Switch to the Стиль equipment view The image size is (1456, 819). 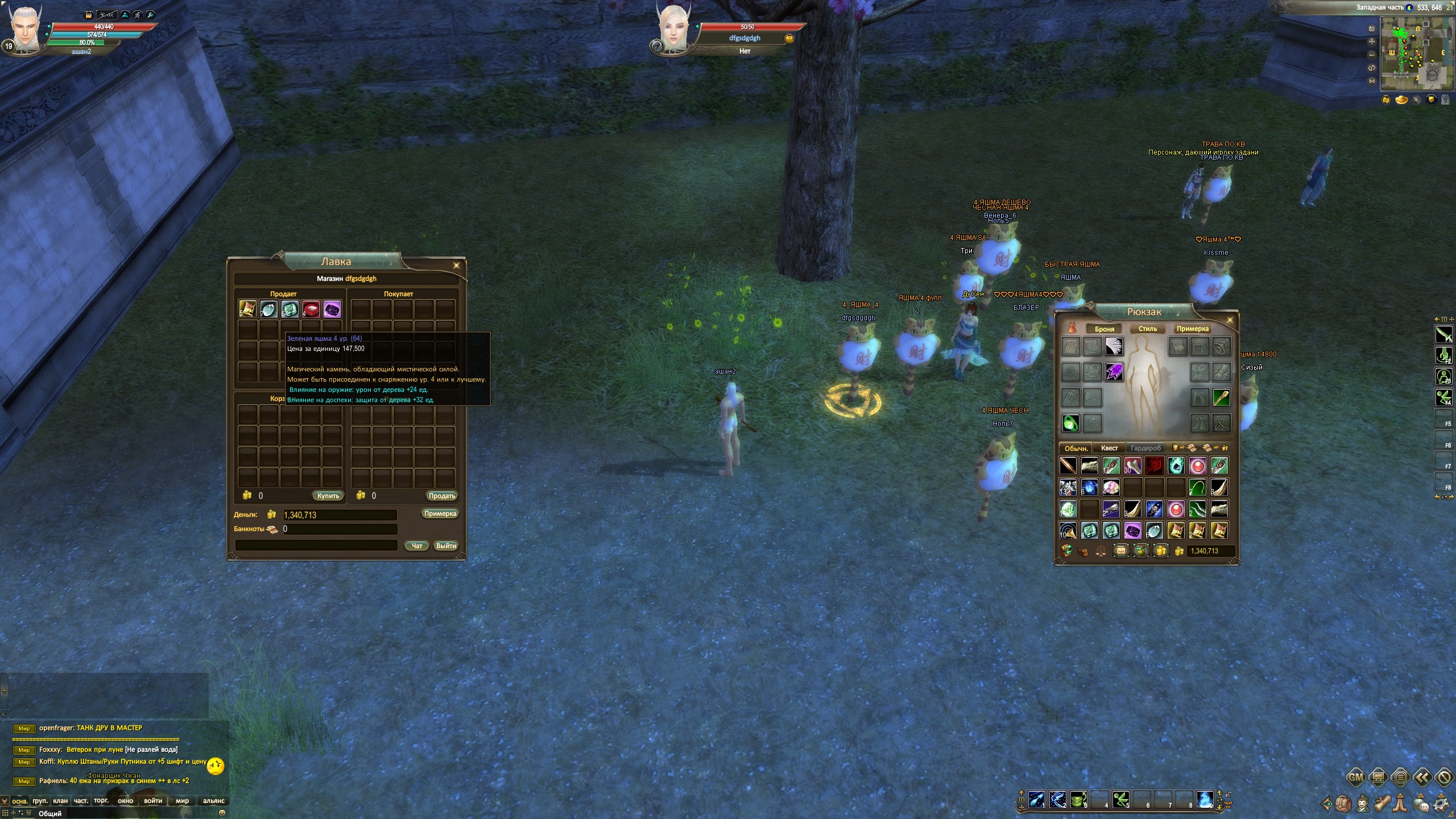1147,329
